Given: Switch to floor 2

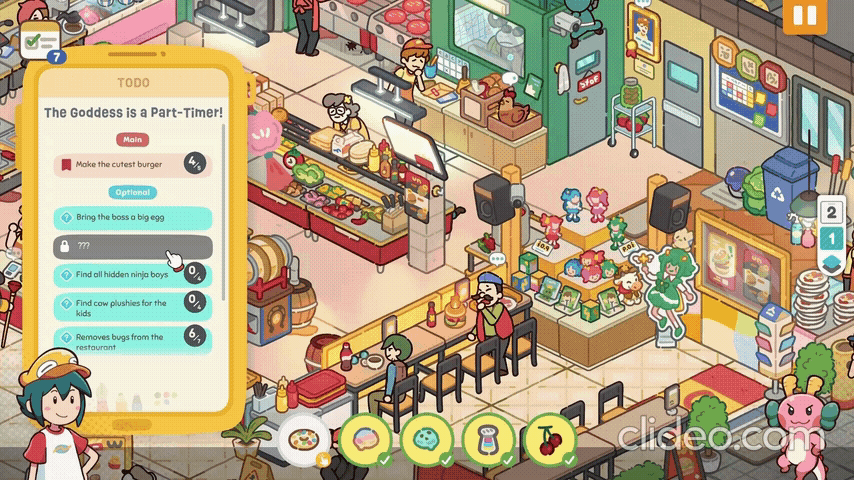Looking at the screenshot, I should point(831,212).
